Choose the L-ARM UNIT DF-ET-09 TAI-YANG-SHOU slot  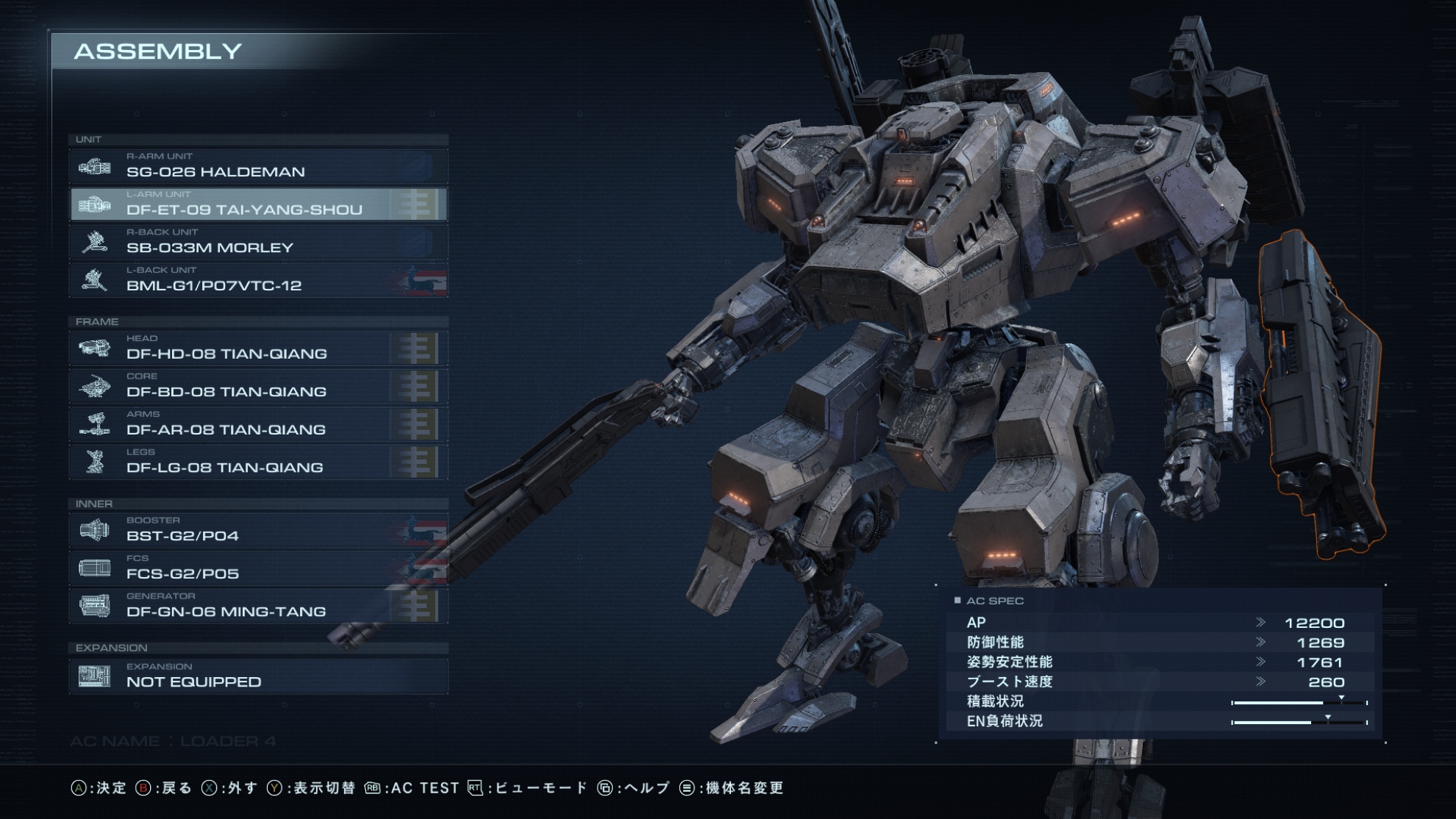click(x=258, y=204)
